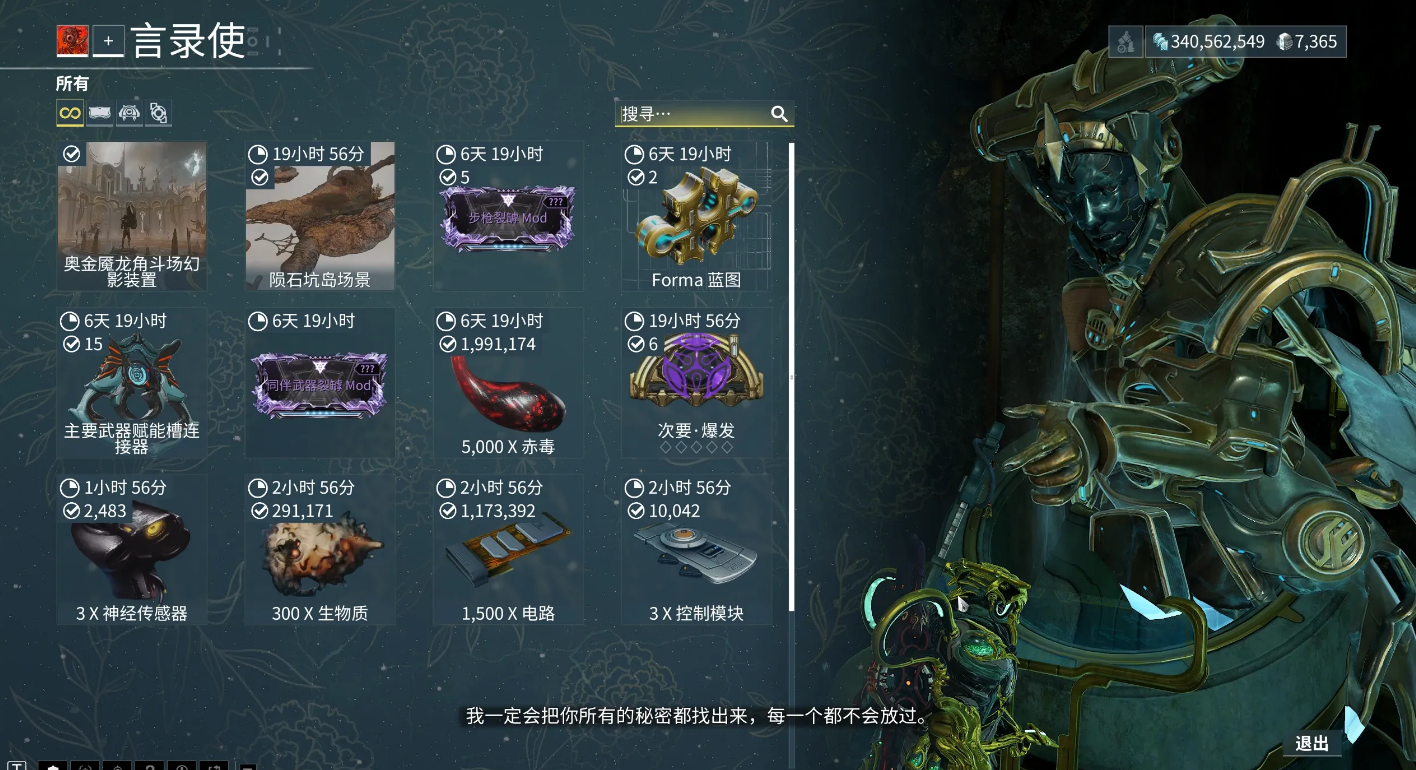Select the 3 X 神经传感器 offer
The image size is (1416, 770).
pos(132,551)
